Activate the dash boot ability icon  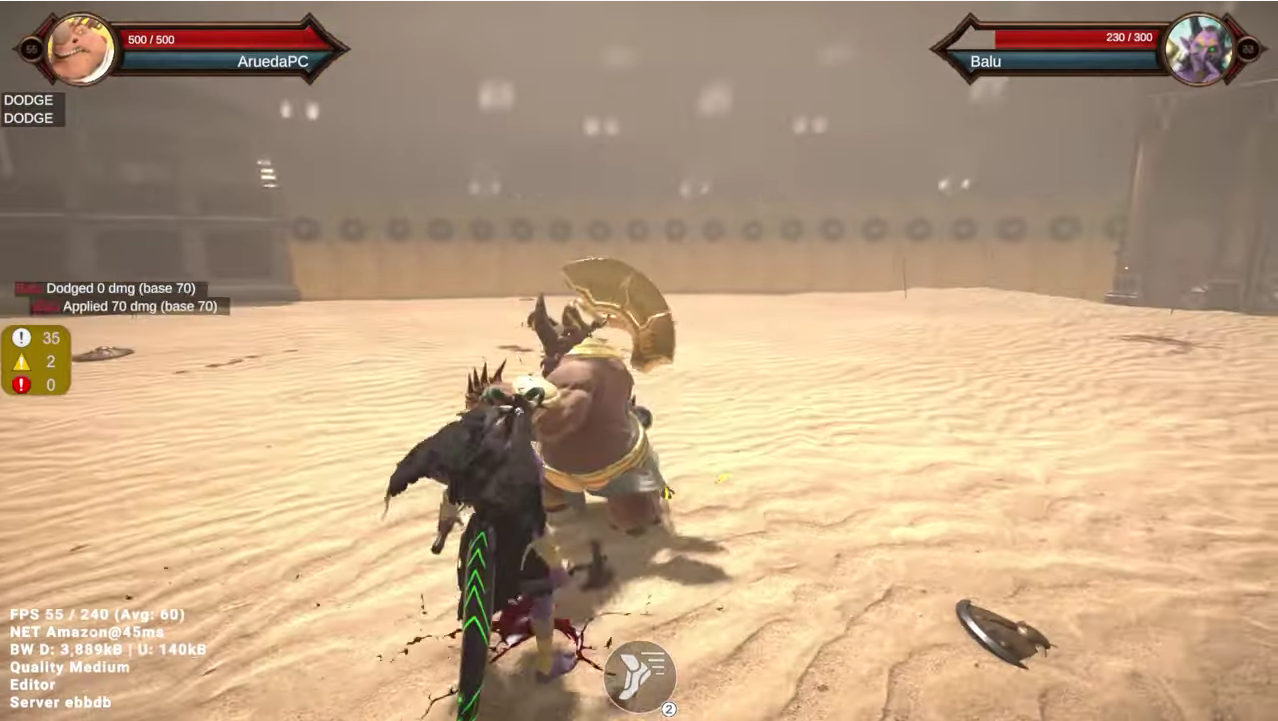tap(640, 676)
